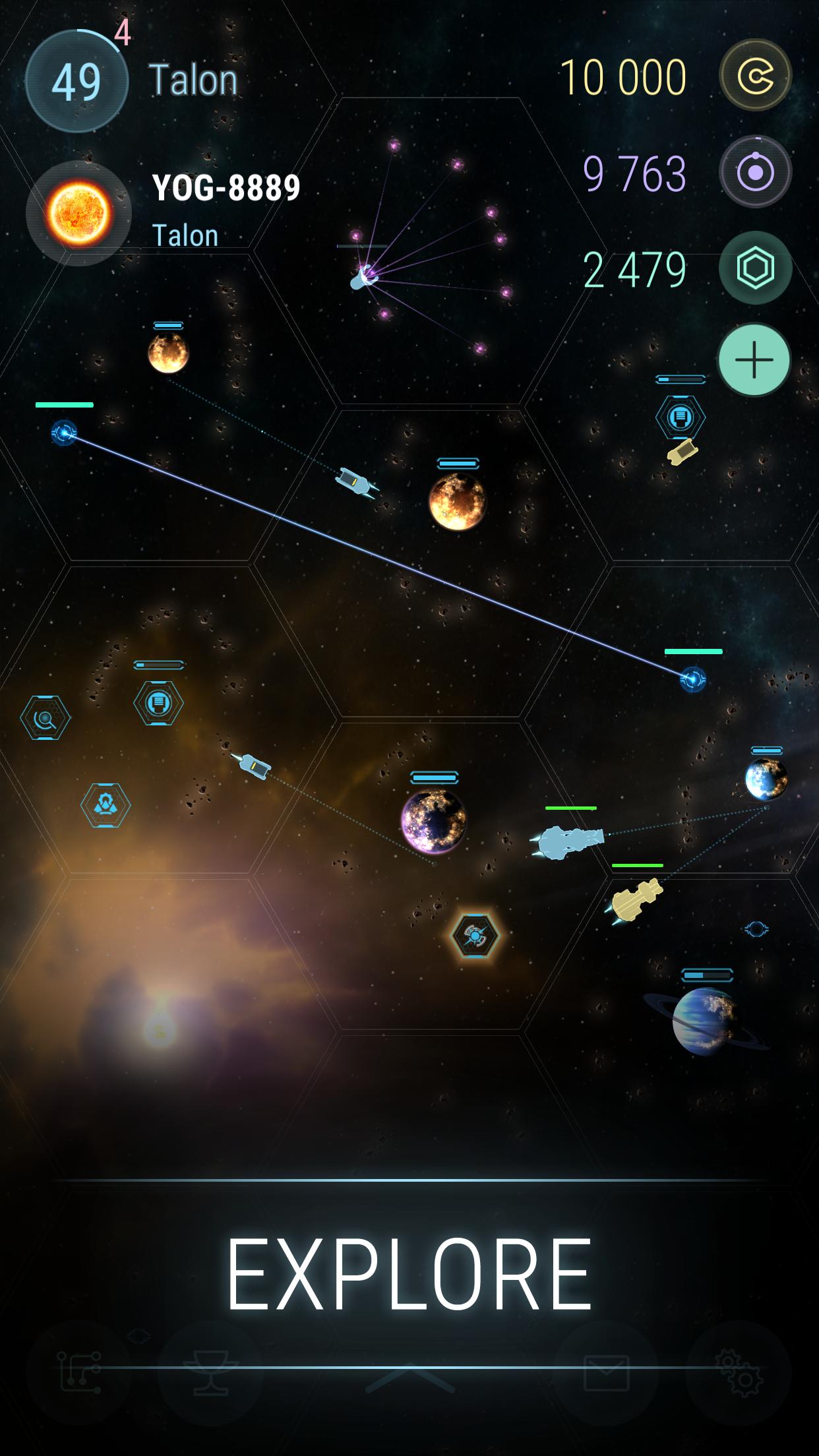Image resolution: width=819 pixels, height=1456 pixels.
Task: Select the orange-glowing shipyard hex icon
Action: coord(475,935)
